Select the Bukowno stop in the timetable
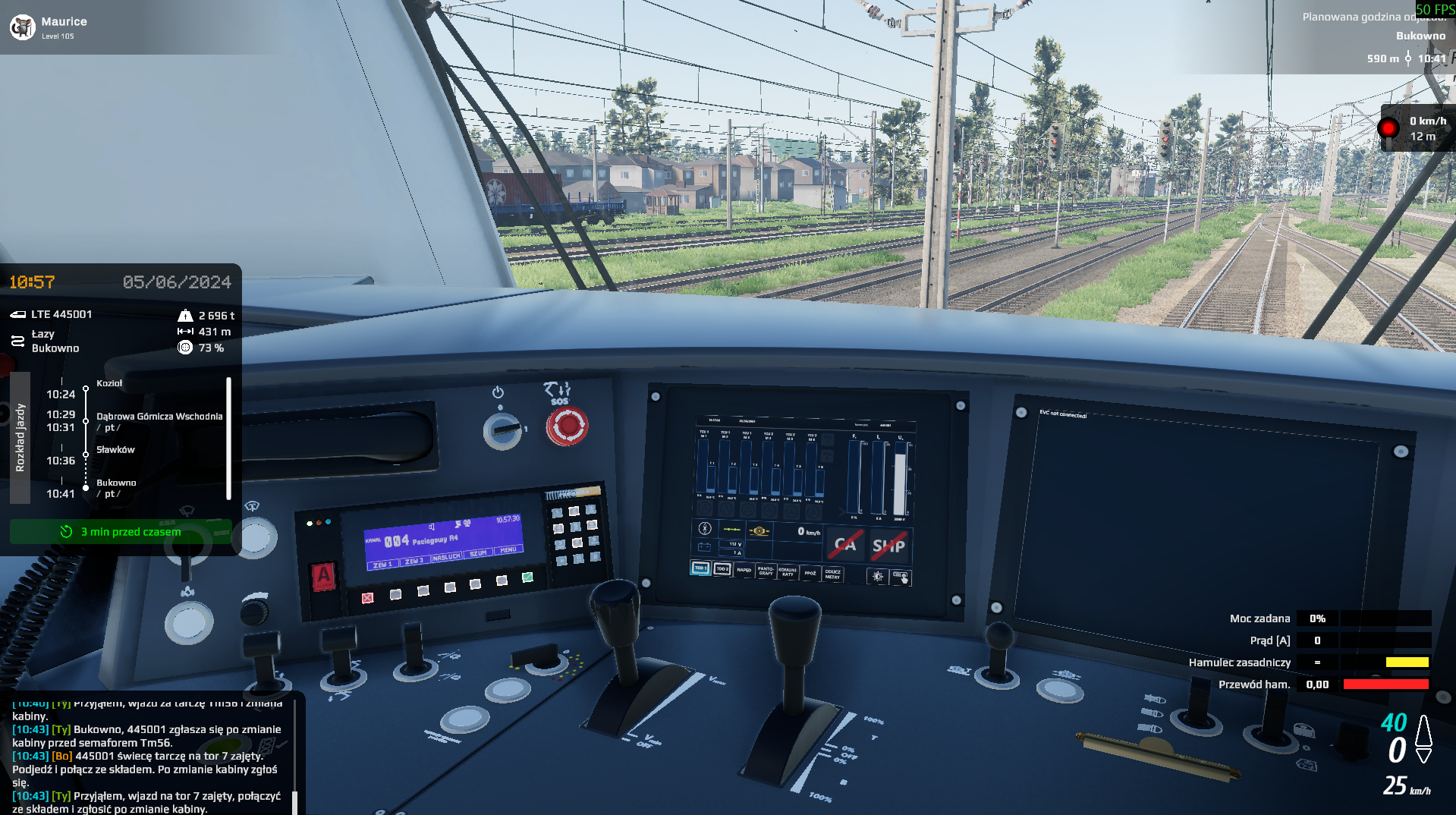 116,483
